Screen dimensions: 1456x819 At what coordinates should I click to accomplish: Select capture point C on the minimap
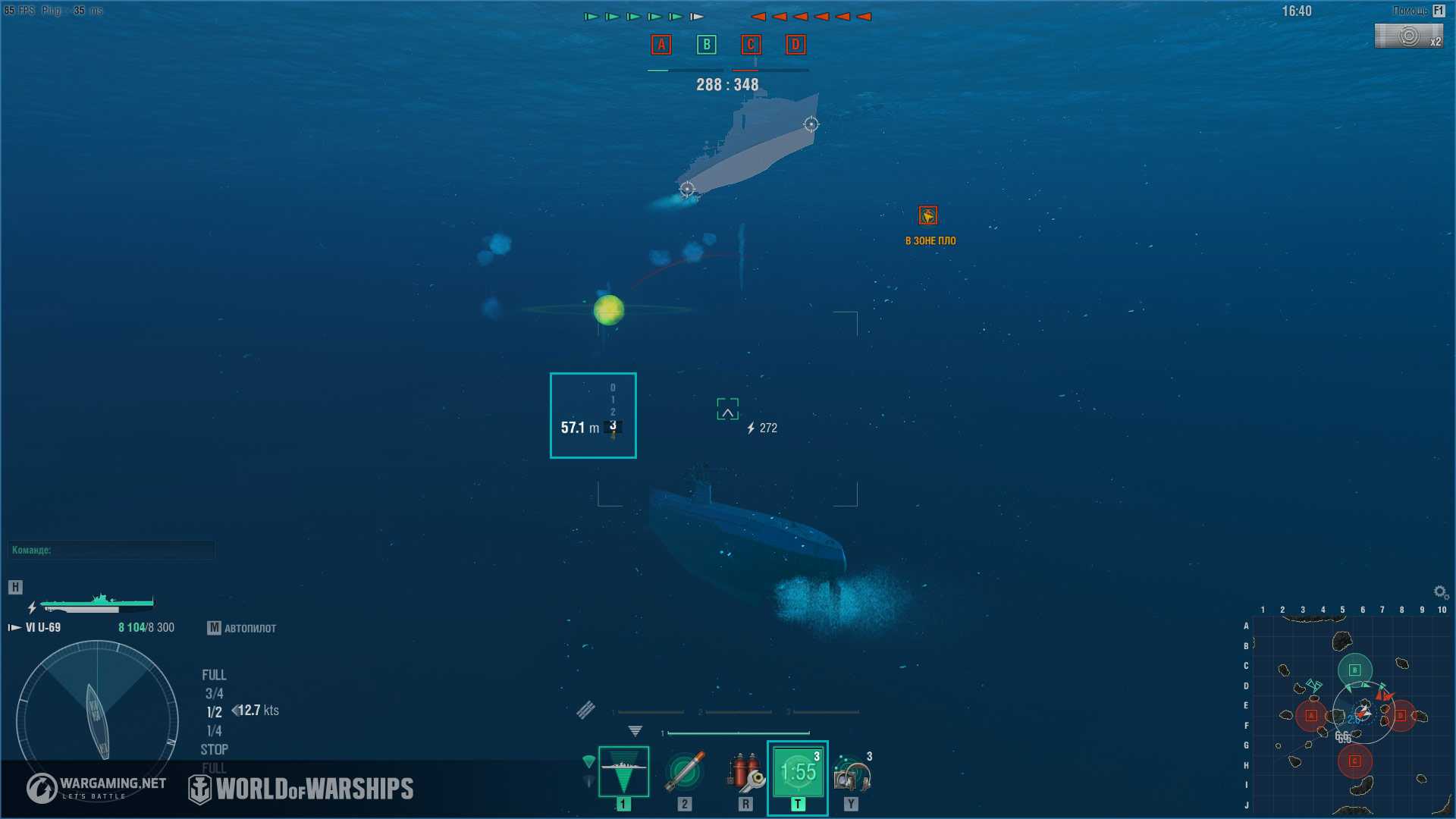1355,761
